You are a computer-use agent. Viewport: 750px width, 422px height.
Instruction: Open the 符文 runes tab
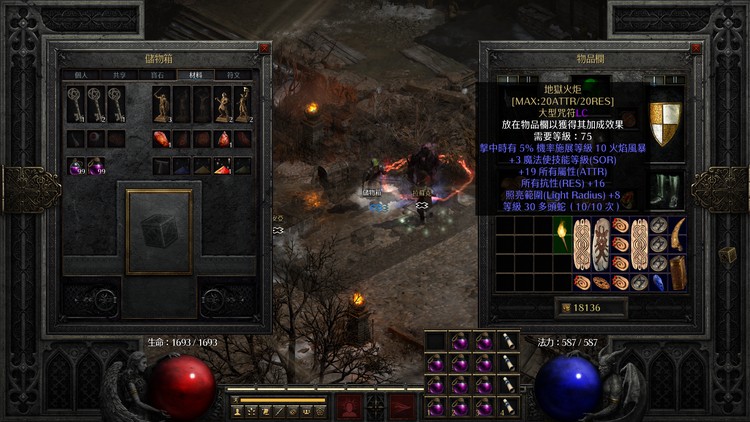click(233, 75)
